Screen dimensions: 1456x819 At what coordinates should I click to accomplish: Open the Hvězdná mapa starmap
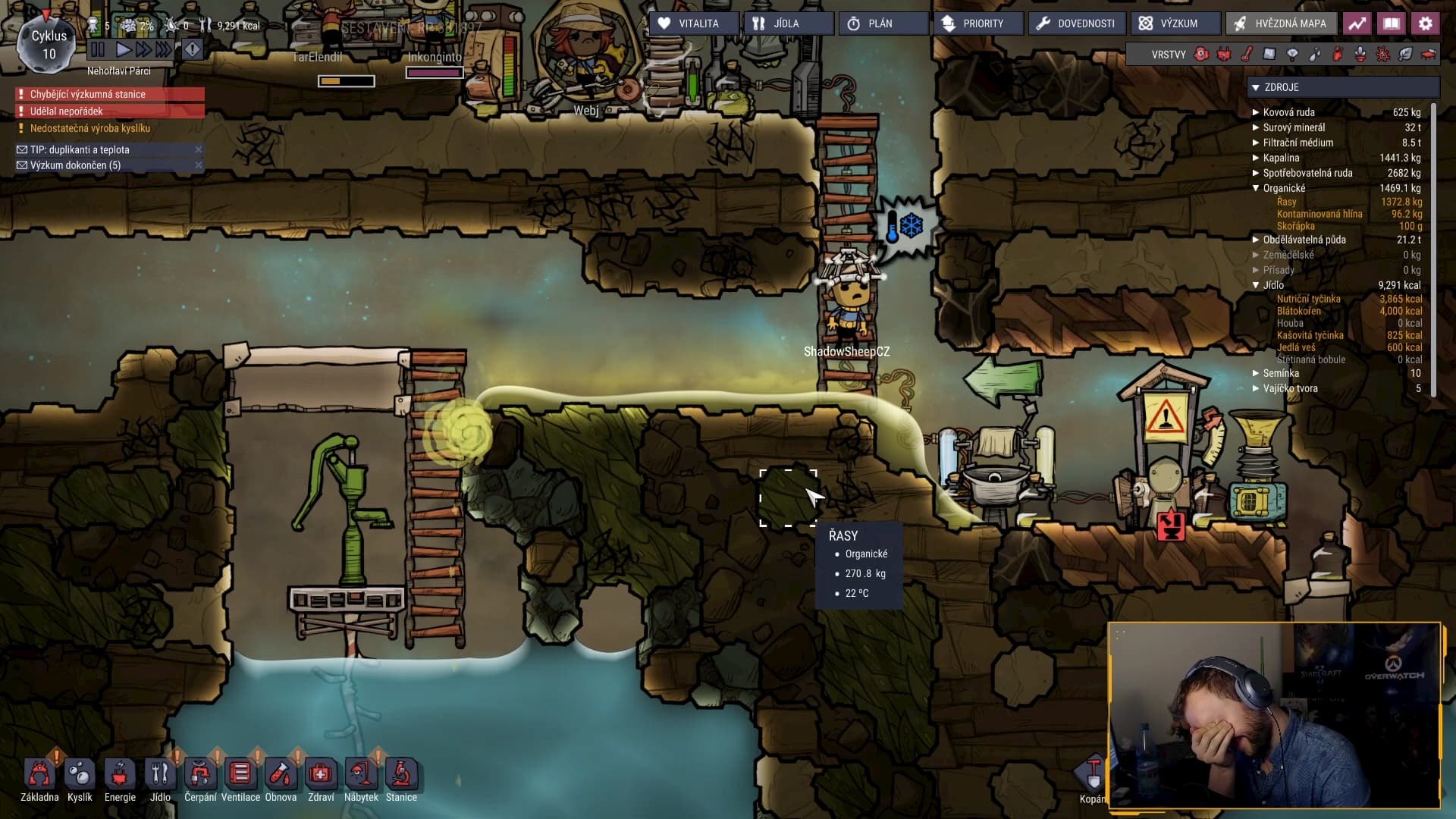1281,24
